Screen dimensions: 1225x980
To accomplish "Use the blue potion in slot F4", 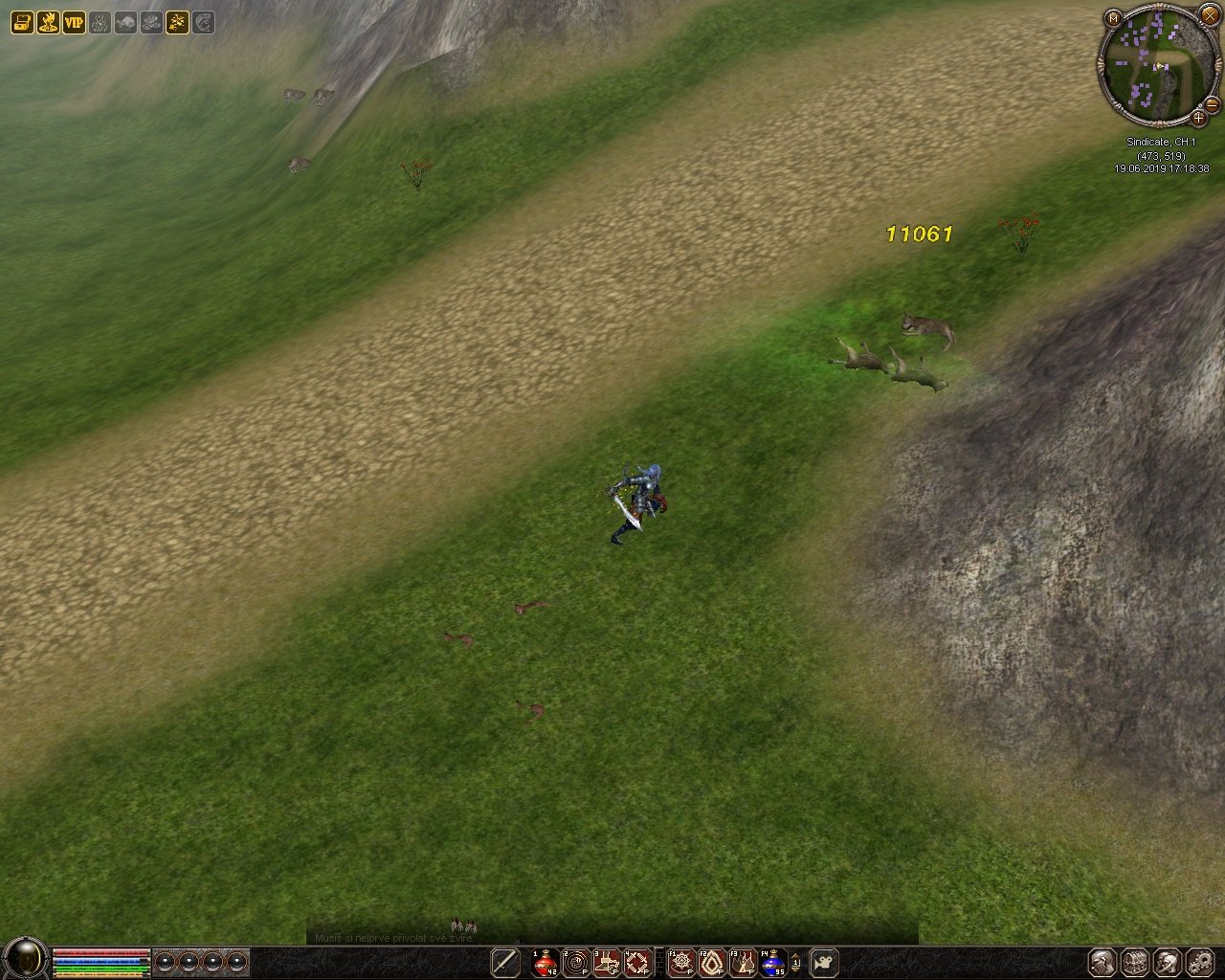I will point(772,962).
